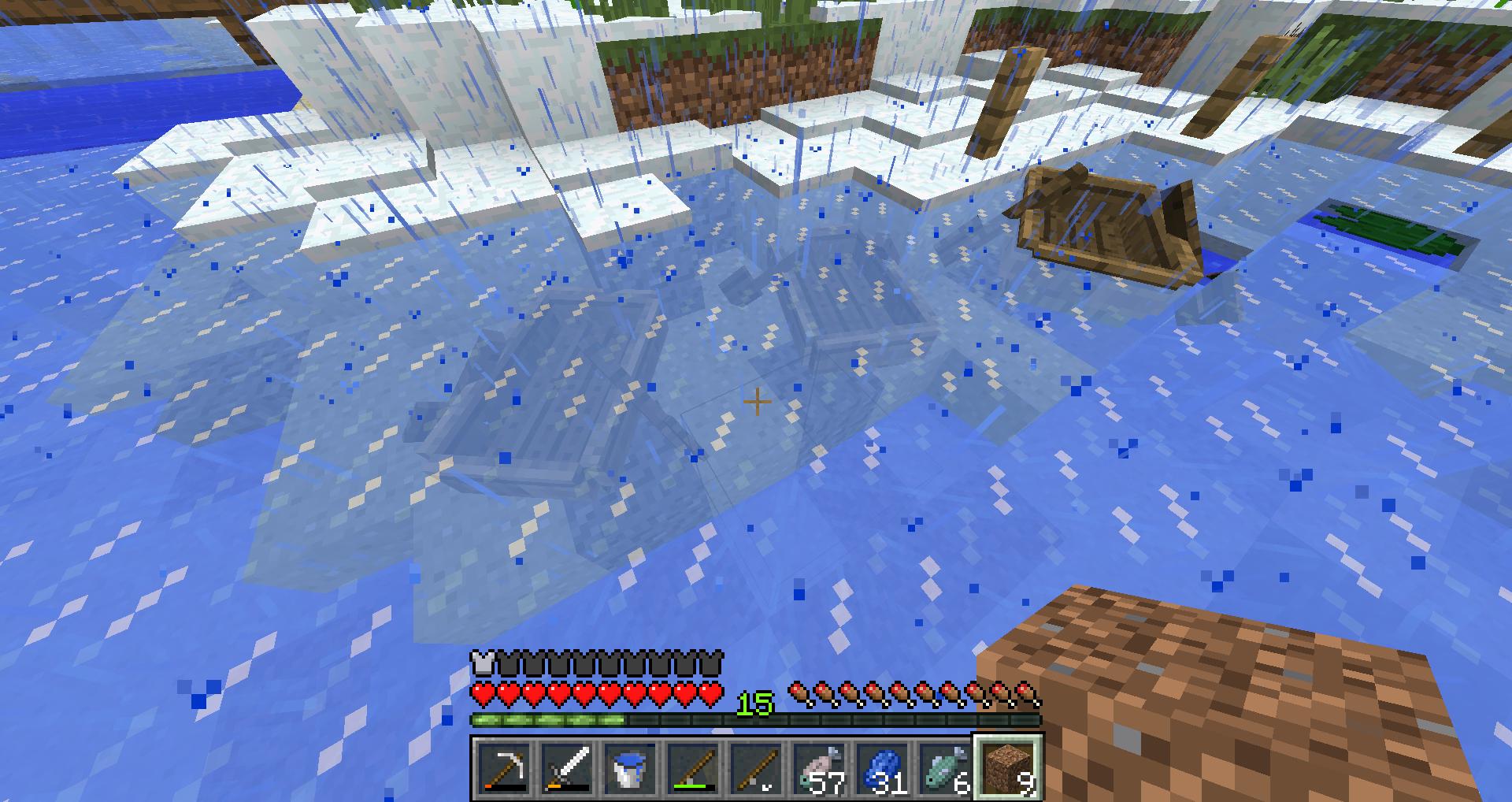Select the iron sword hotbar slot
1512x802 pixels.
(x=567, y=767)
